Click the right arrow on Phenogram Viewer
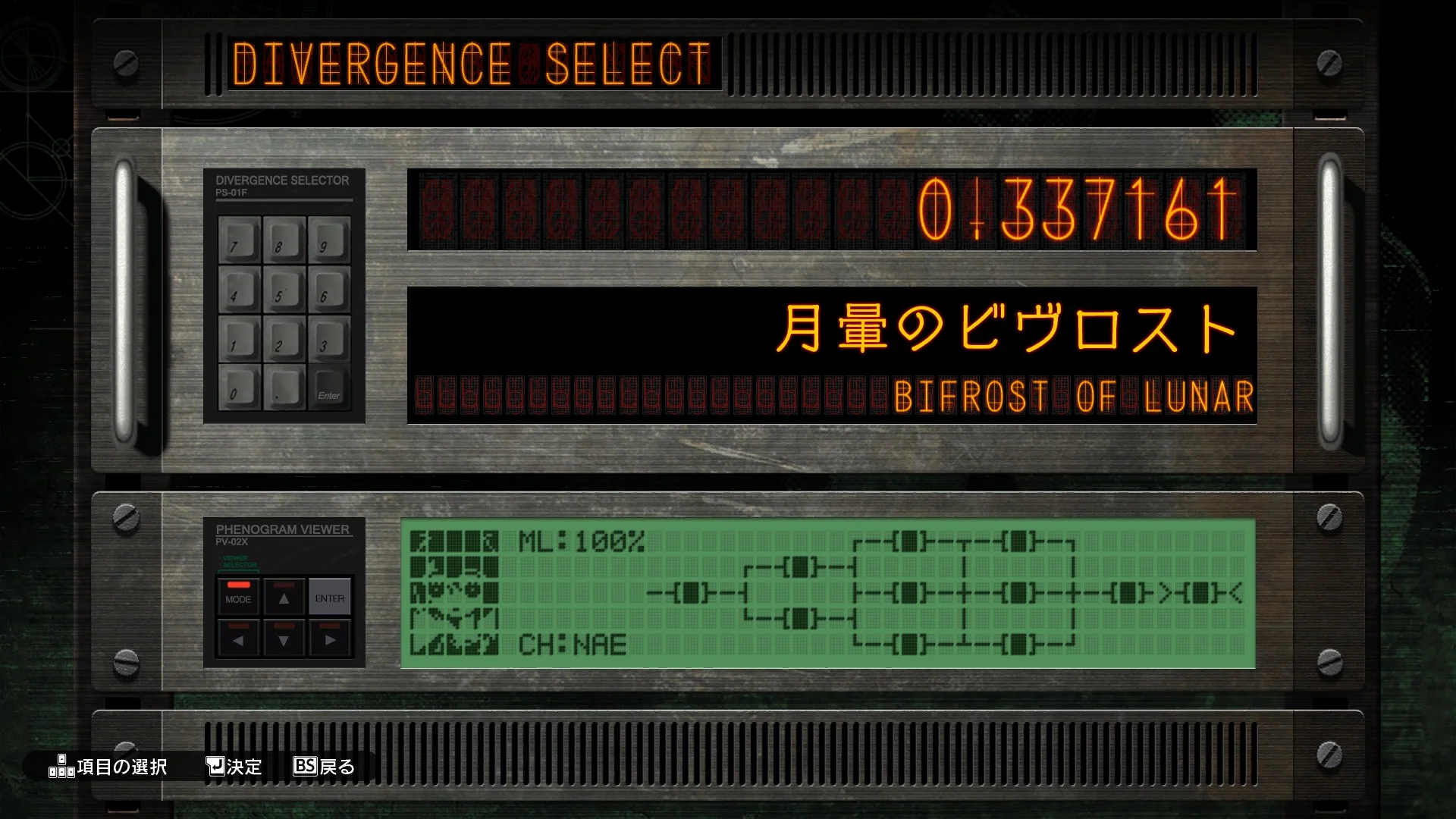This screenshot has width=1456, height=819. (329, 639)
